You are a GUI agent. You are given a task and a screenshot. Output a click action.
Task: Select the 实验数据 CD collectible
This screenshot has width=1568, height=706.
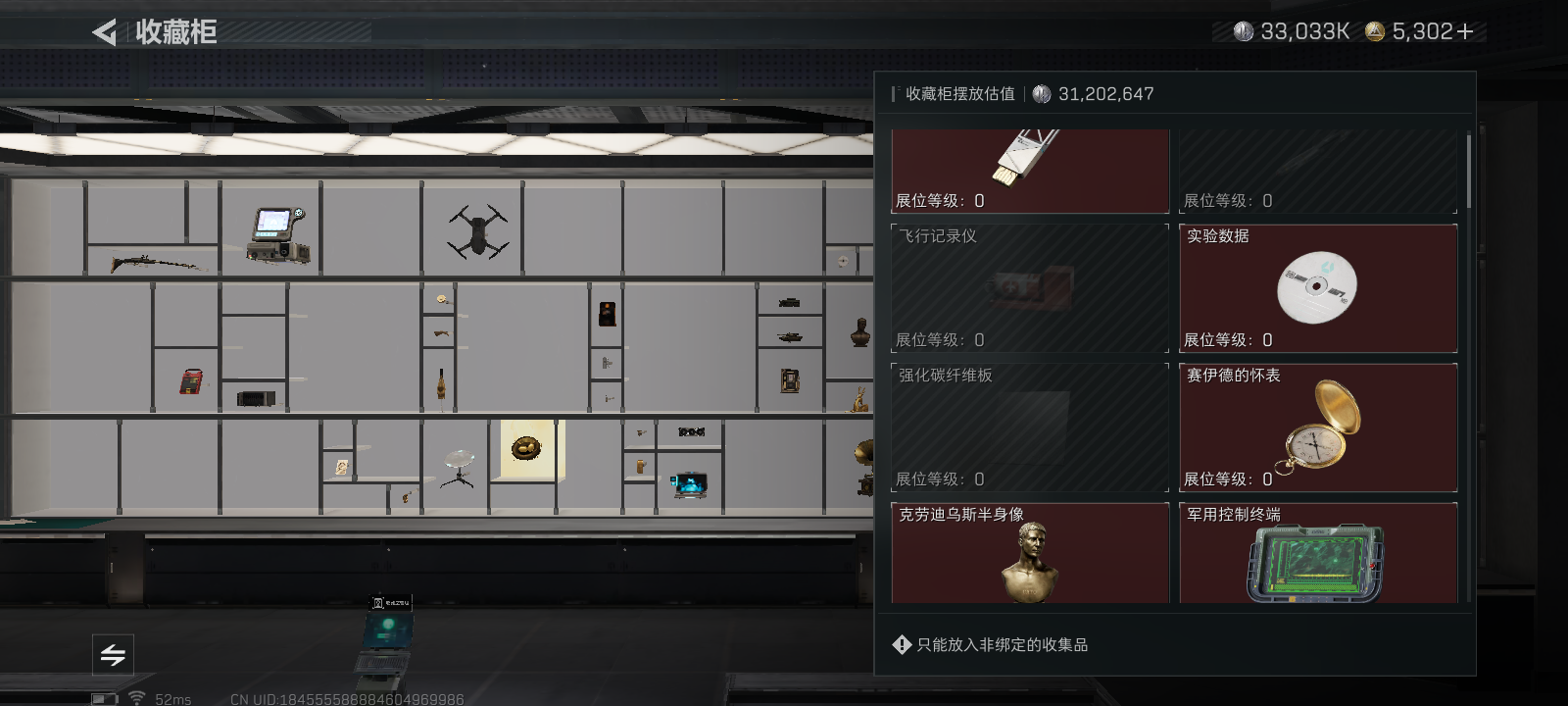pos(1317,287)
